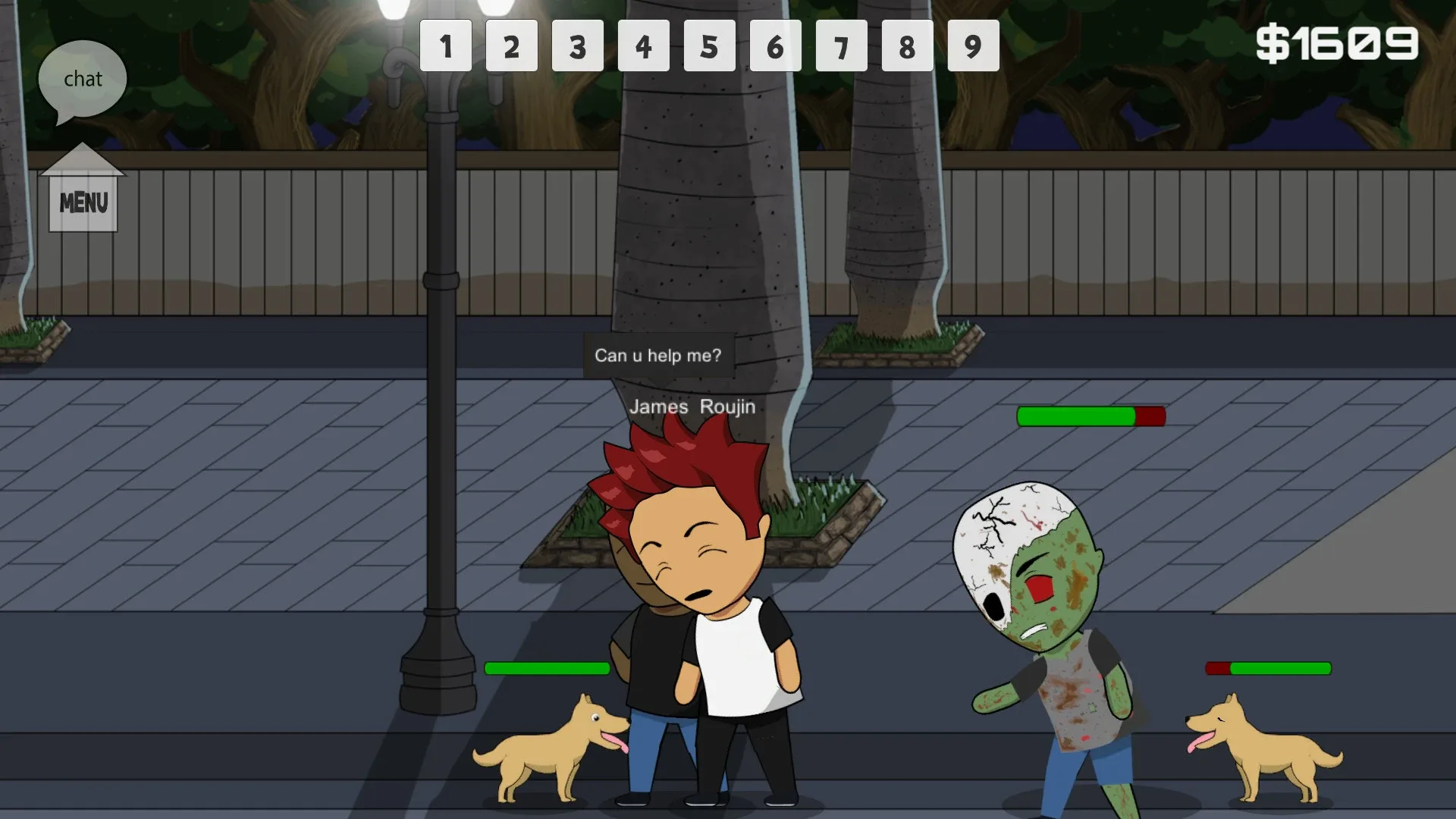Click the 'Can u help me?' speech bubble
The height and width of the screenshot is (819, 1456).
pyautogui.click(x=658, y=354)
